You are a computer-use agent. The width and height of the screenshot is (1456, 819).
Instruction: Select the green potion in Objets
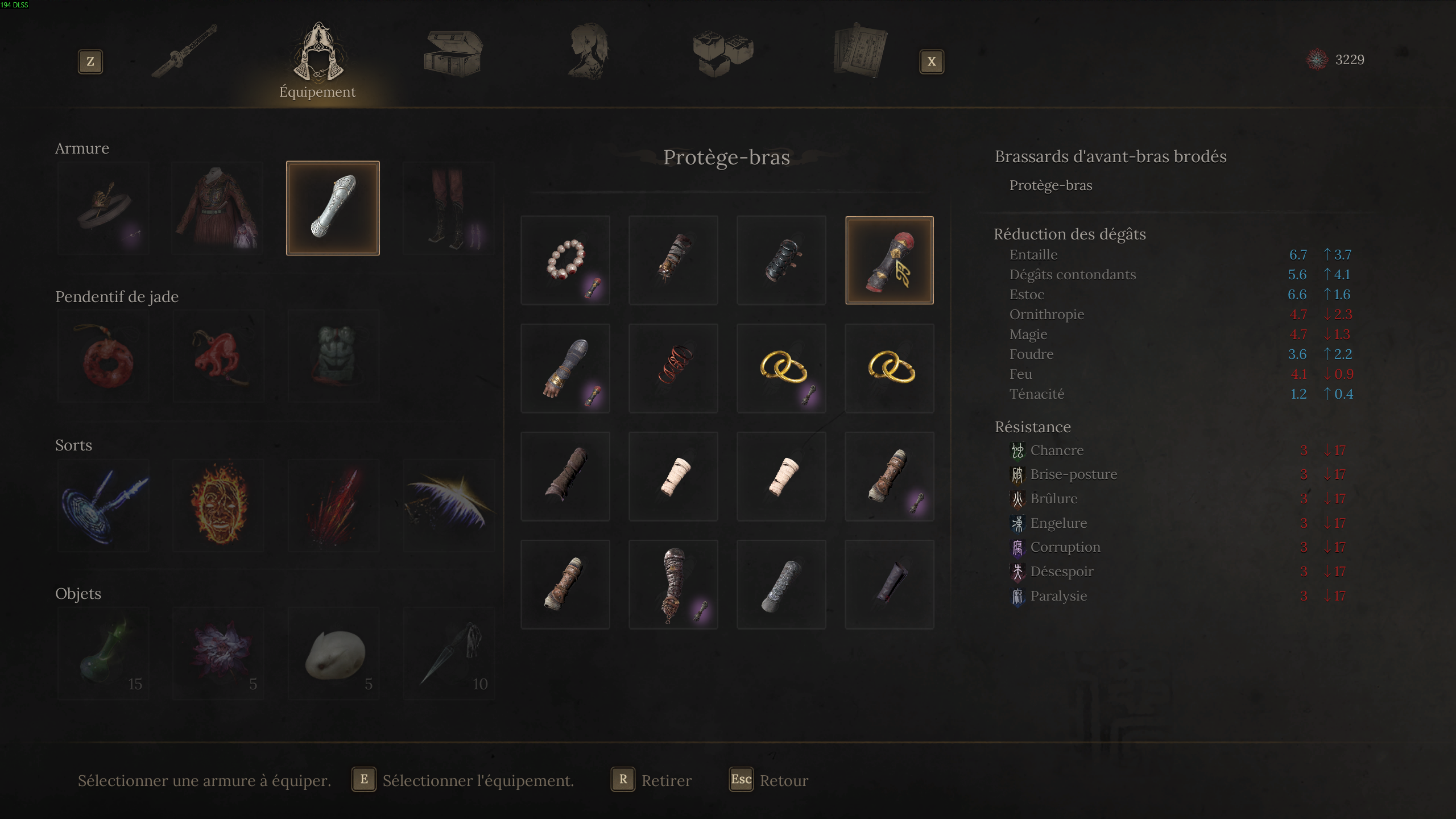coord(103,653)
